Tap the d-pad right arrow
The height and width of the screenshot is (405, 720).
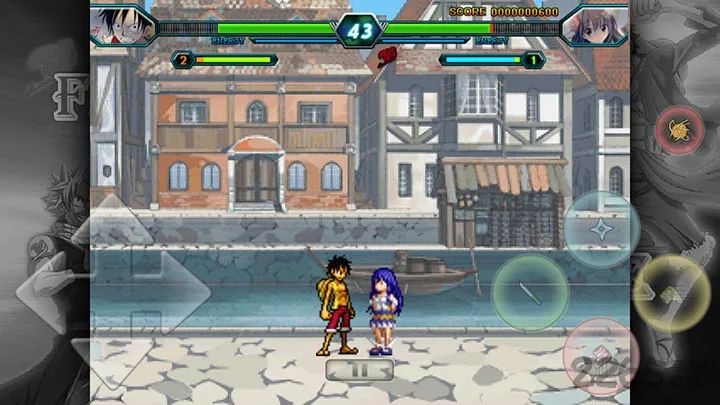(176, 292)
